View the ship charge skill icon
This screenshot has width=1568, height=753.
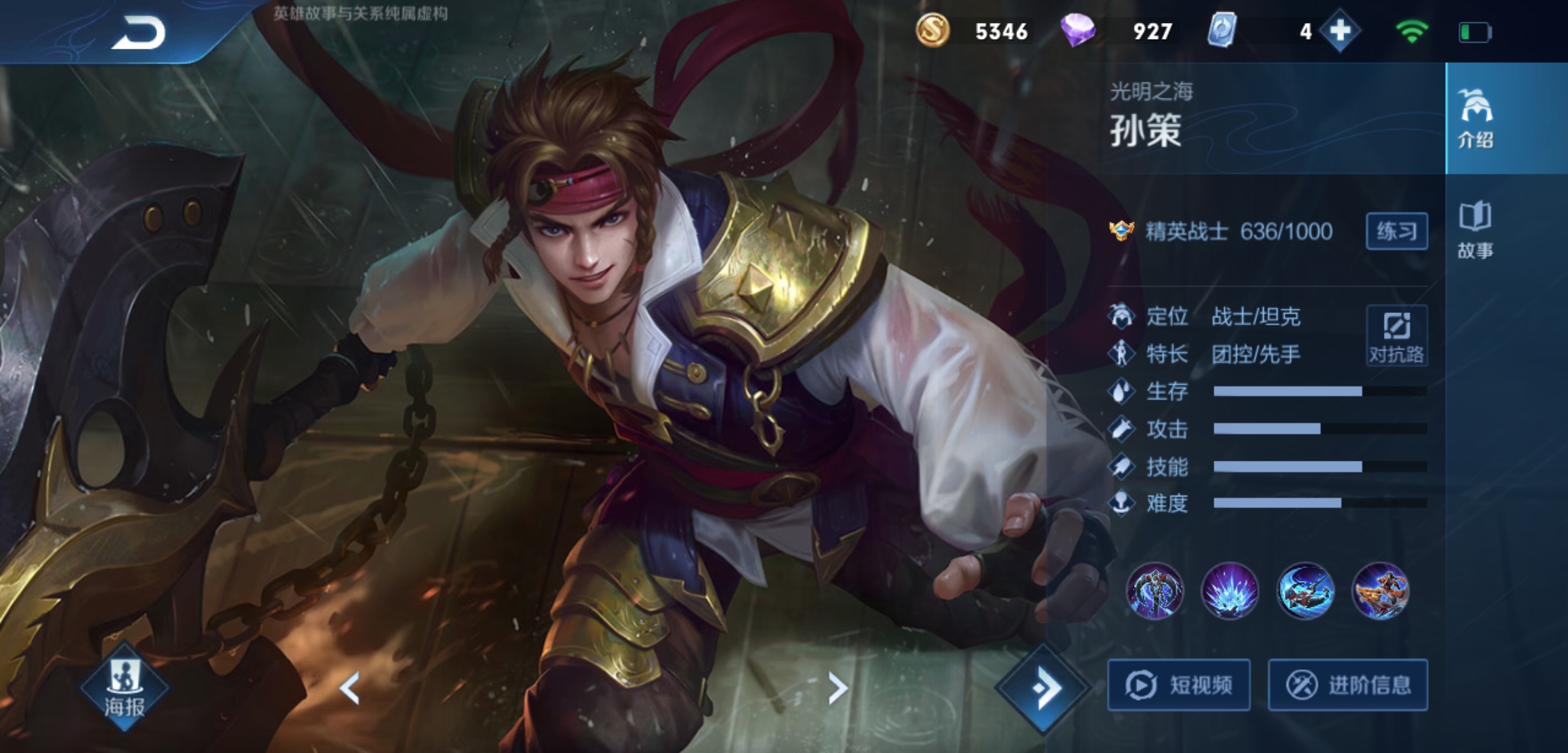point(1380,591)
